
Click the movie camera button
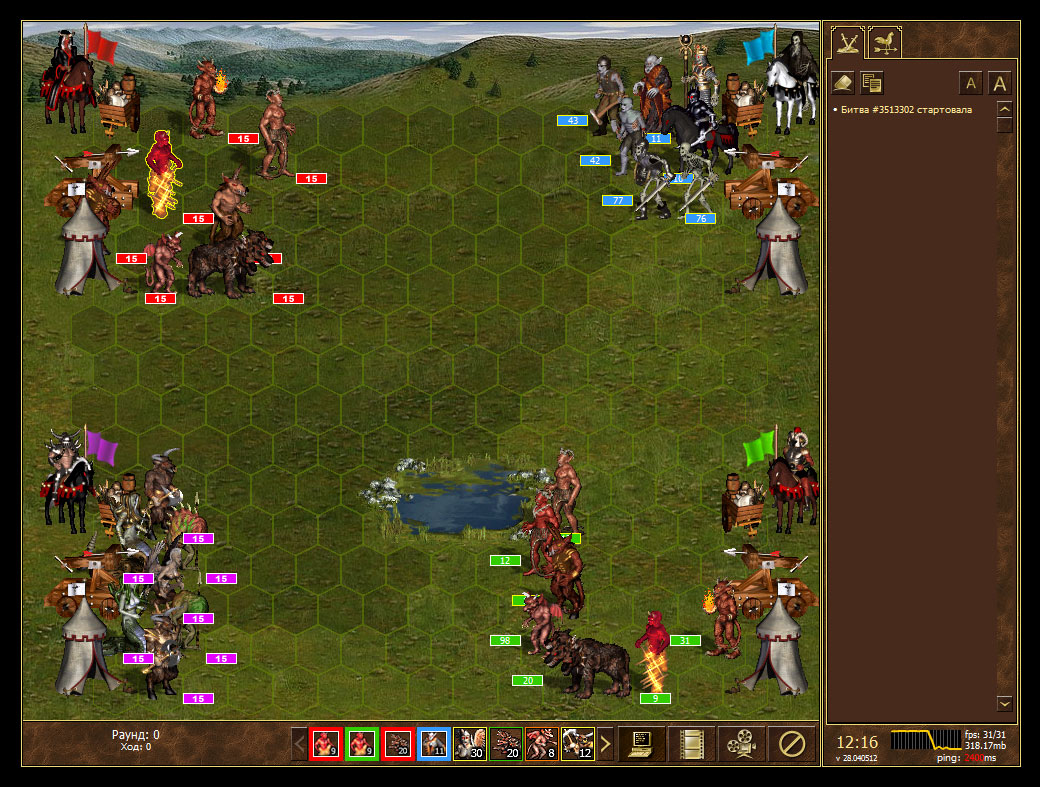coord(741,744)
